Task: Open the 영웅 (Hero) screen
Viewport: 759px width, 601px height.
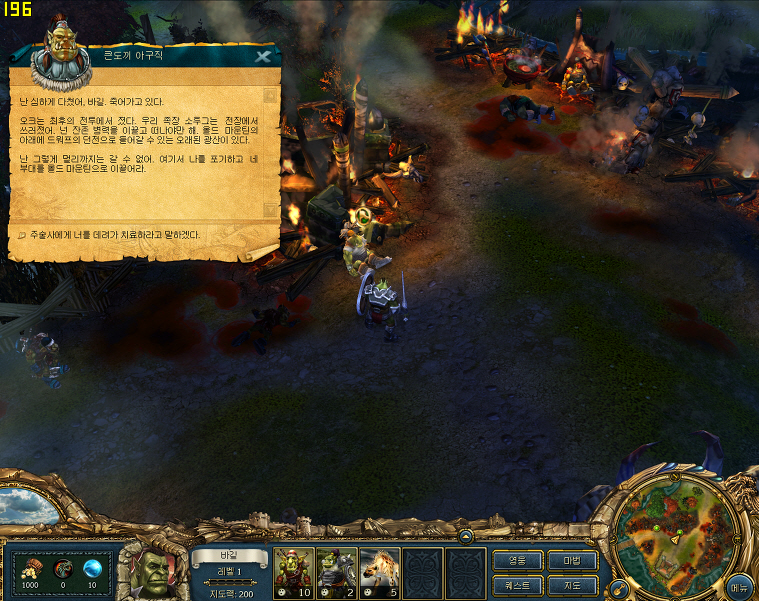Action: coord(517,560)
